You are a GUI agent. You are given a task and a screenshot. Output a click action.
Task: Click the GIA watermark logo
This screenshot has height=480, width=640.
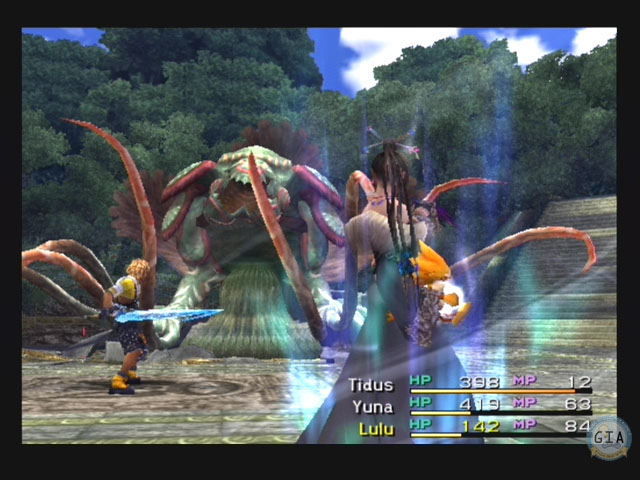pyautogui.click(x=609, y=437)
